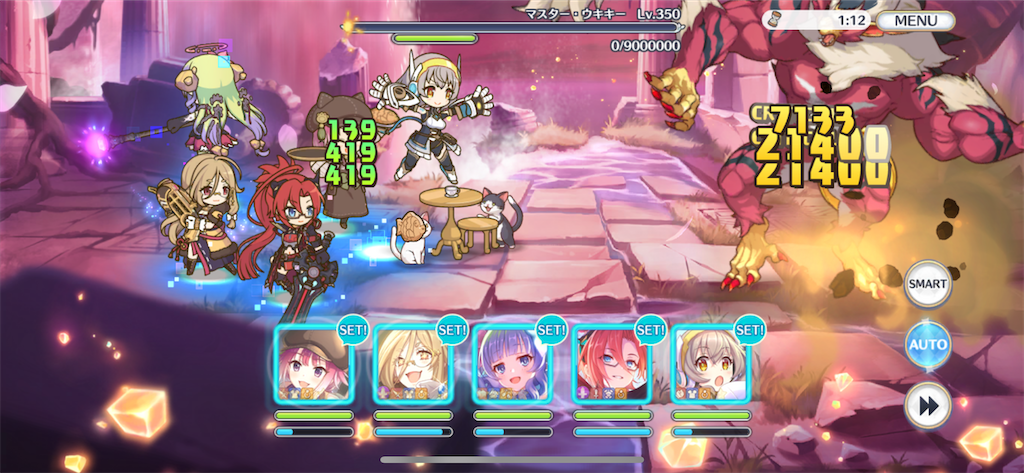The height and width of the screenshot is (473, 1024).
Task: Choose the silver-haired character card
Action: pos(710,364)
